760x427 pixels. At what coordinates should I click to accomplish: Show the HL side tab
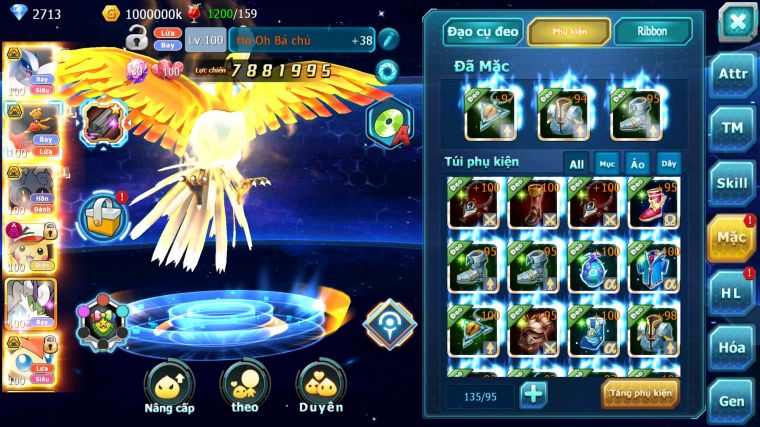click(x=732, y=292)
